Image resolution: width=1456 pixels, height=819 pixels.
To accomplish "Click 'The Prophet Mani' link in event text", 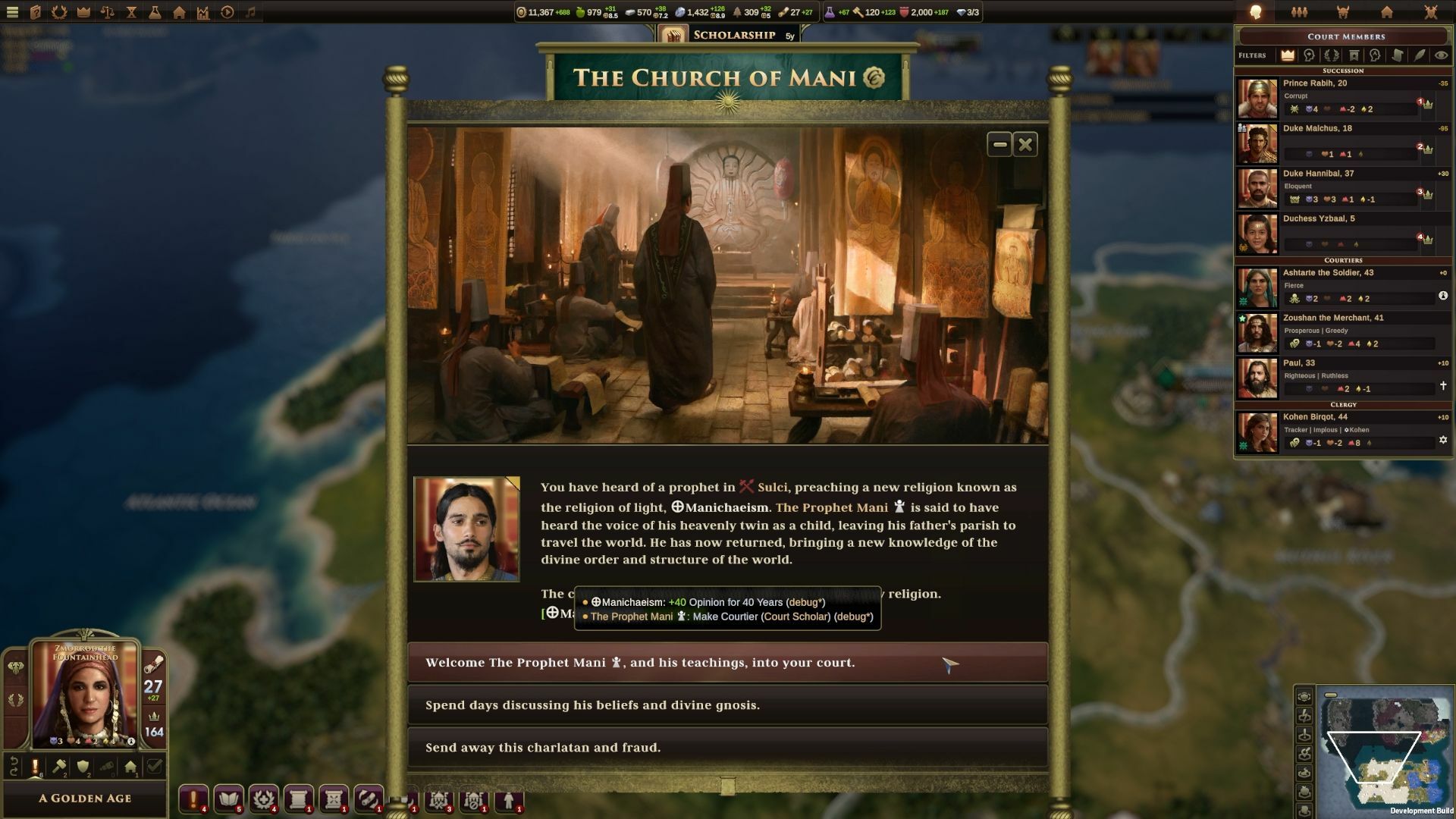I will coord(831,507).
